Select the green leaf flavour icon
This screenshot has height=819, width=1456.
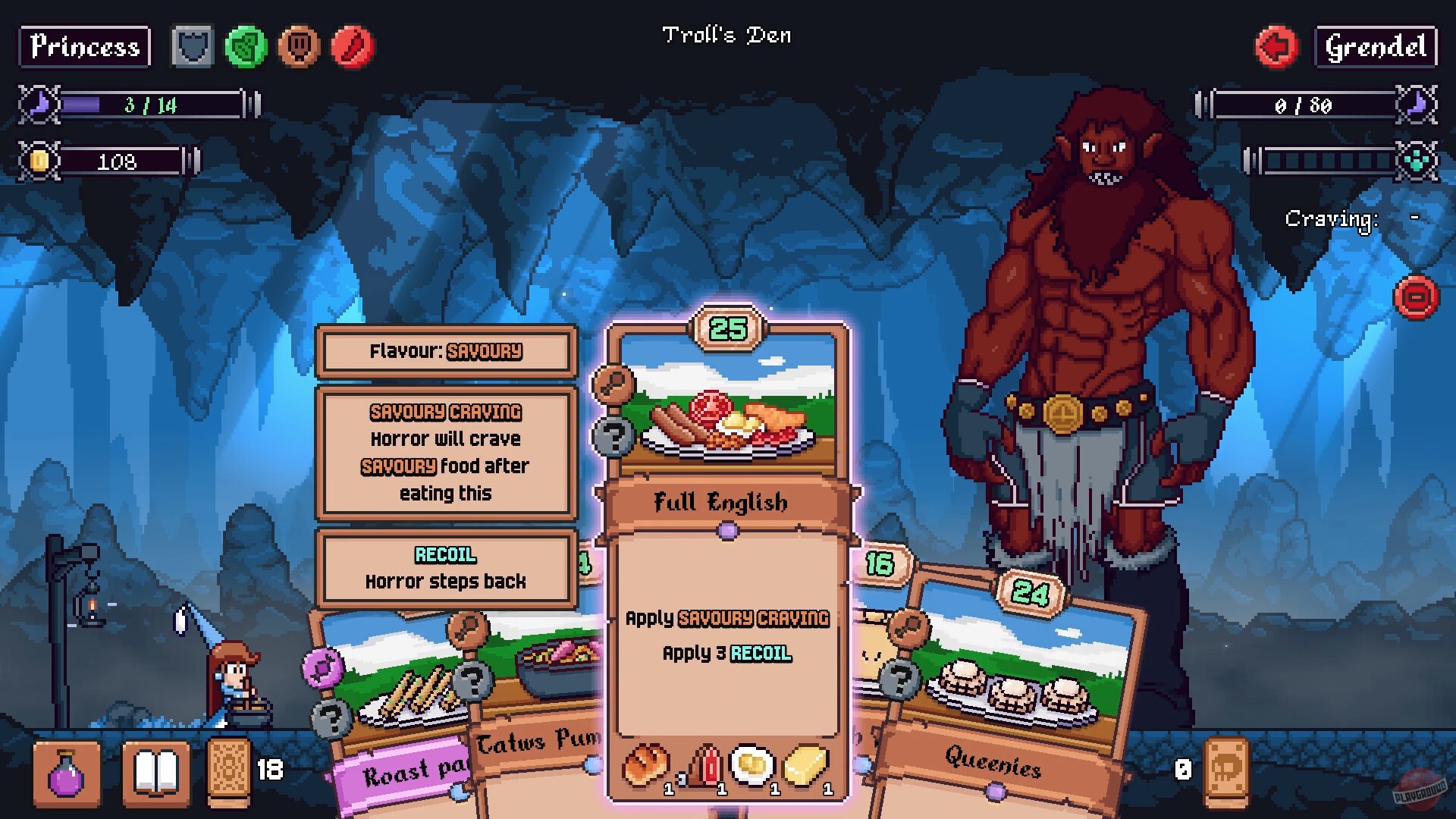tap(246, 47)
